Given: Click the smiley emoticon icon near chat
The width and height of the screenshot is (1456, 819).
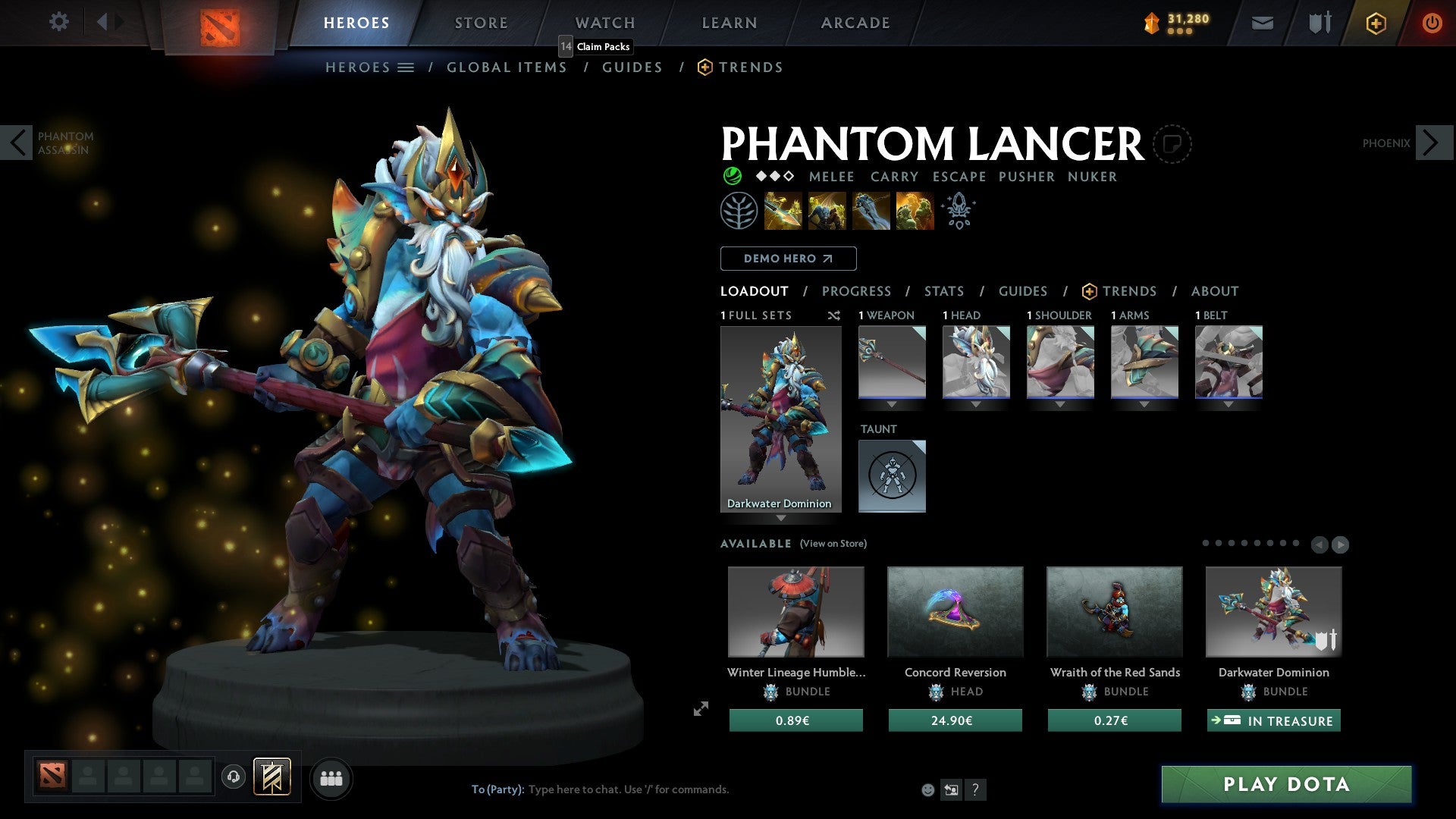Looking at the screenshot, I should [x=927, y=789].
